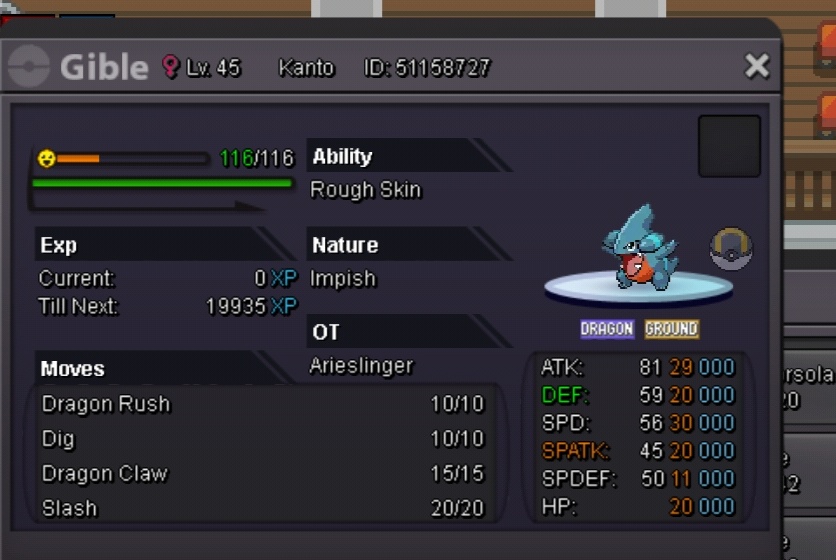Click the Poké Ball icon beside Gible
The width and height of the screenshot is (836, 560).
click(731, 248)
